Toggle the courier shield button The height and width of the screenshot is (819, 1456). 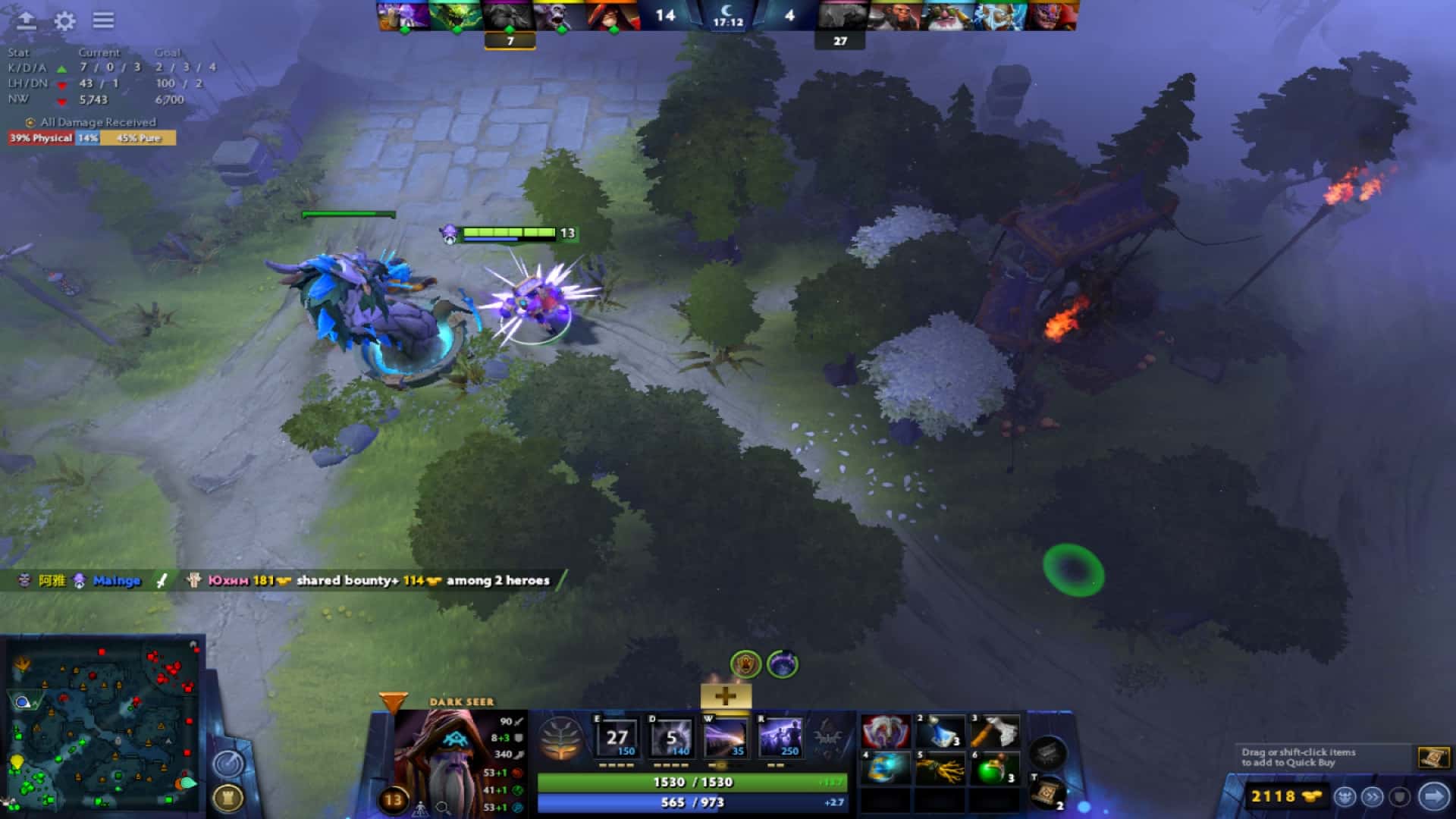click(1398, 797)
